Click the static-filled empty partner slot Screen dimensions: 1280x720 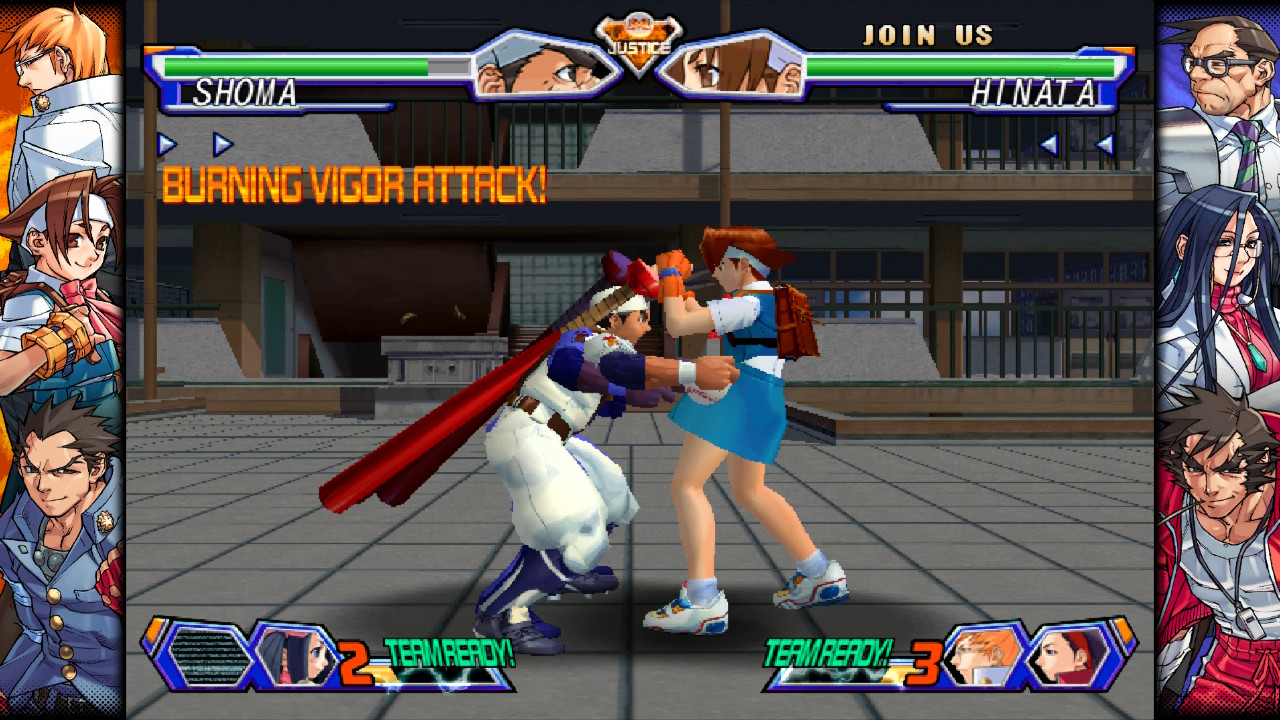pos(209,657)
